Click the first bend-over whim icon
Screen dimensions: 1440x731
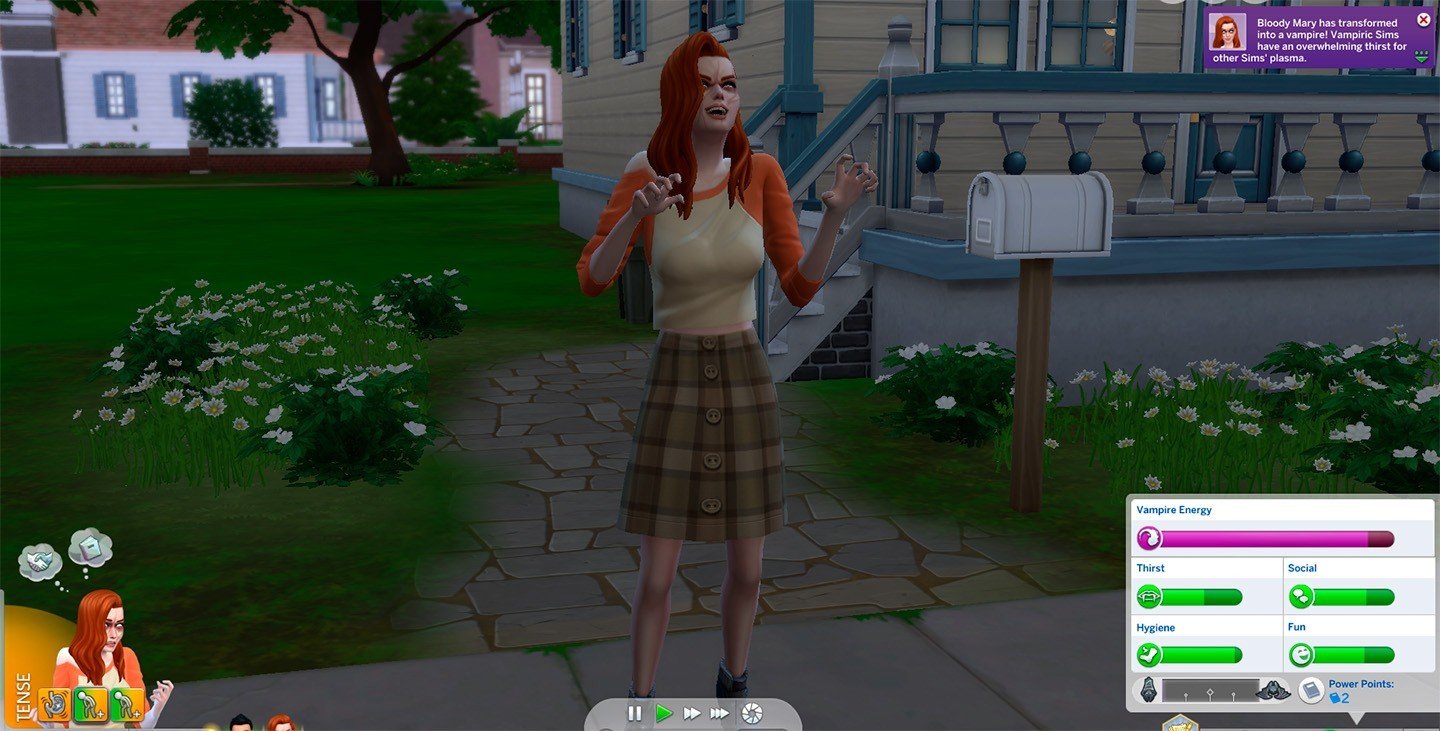coord(91,703)
